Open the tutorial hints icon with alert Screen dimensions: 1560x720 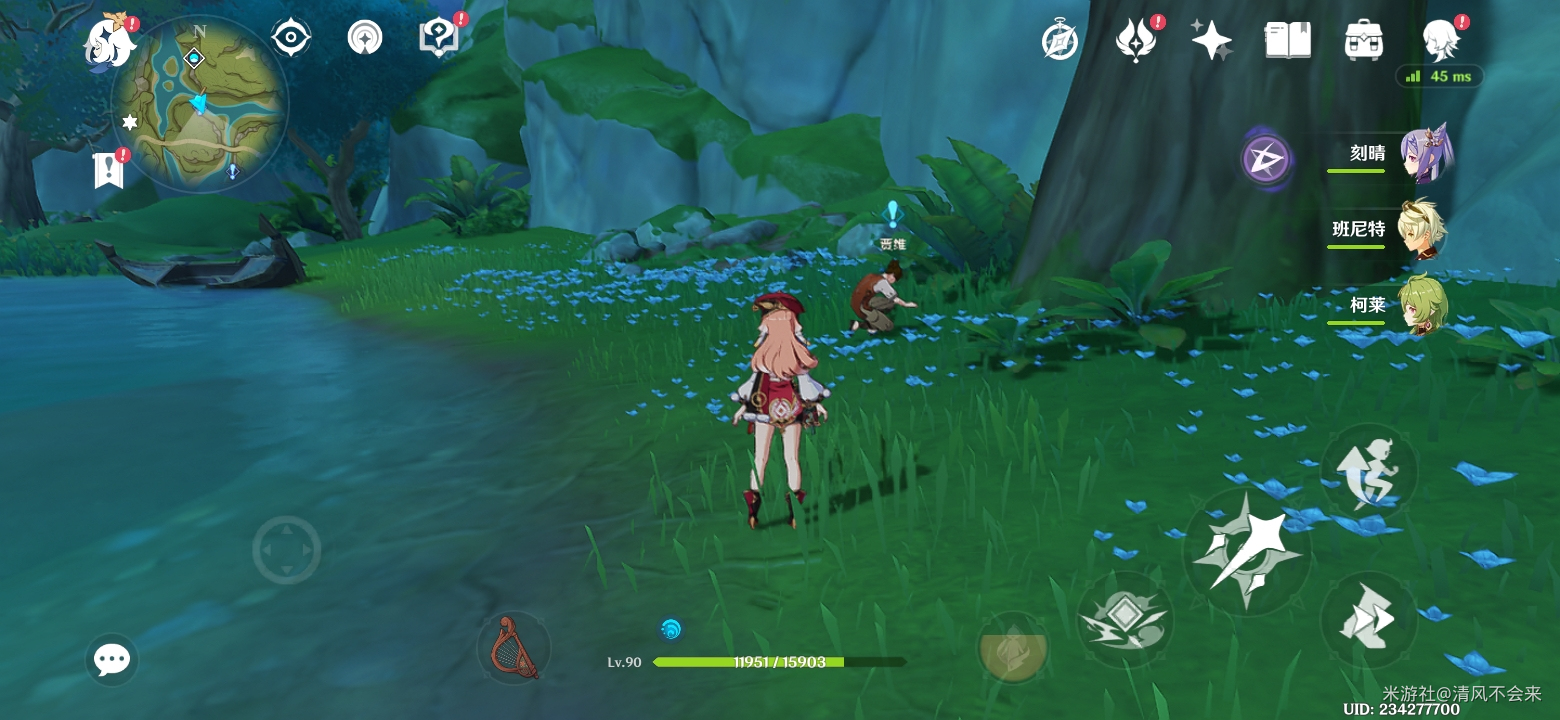438,38
